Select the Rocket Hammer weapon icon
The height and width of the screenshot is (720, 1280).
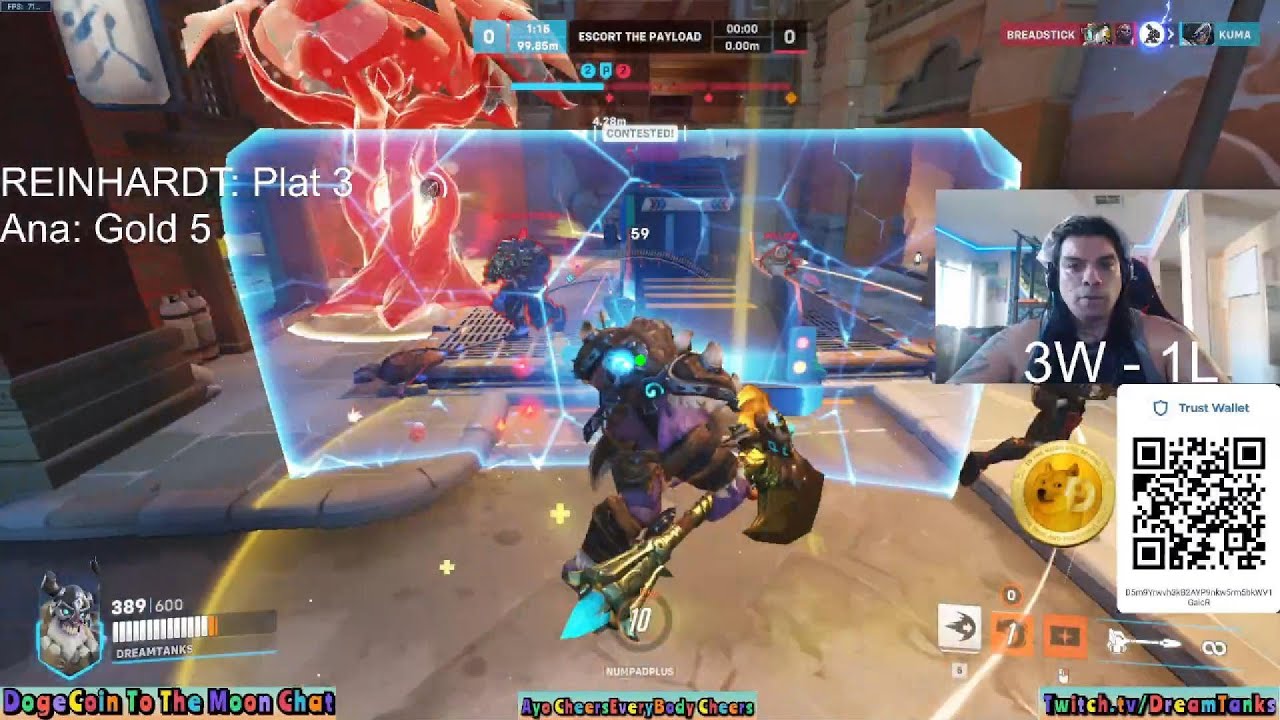tap(1143, 640)
